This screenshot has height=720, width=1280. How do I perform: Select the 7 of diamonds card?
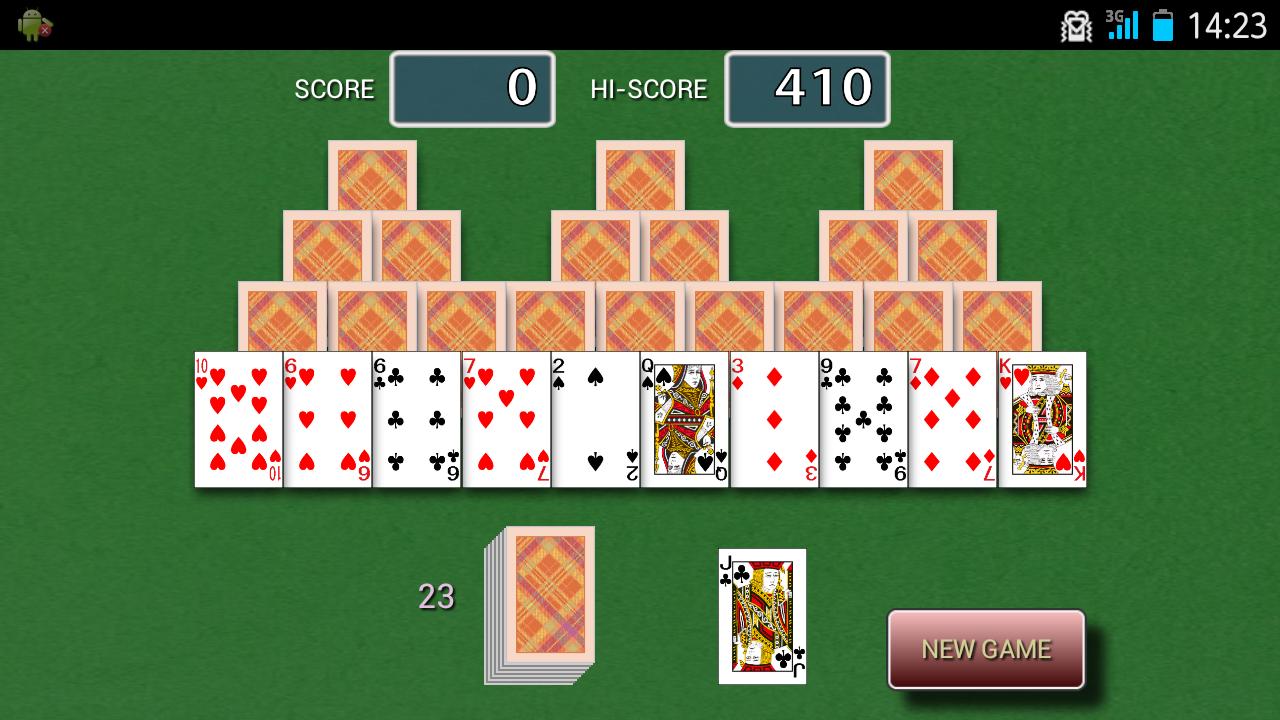pyautogui.click(x=953, y=420)
